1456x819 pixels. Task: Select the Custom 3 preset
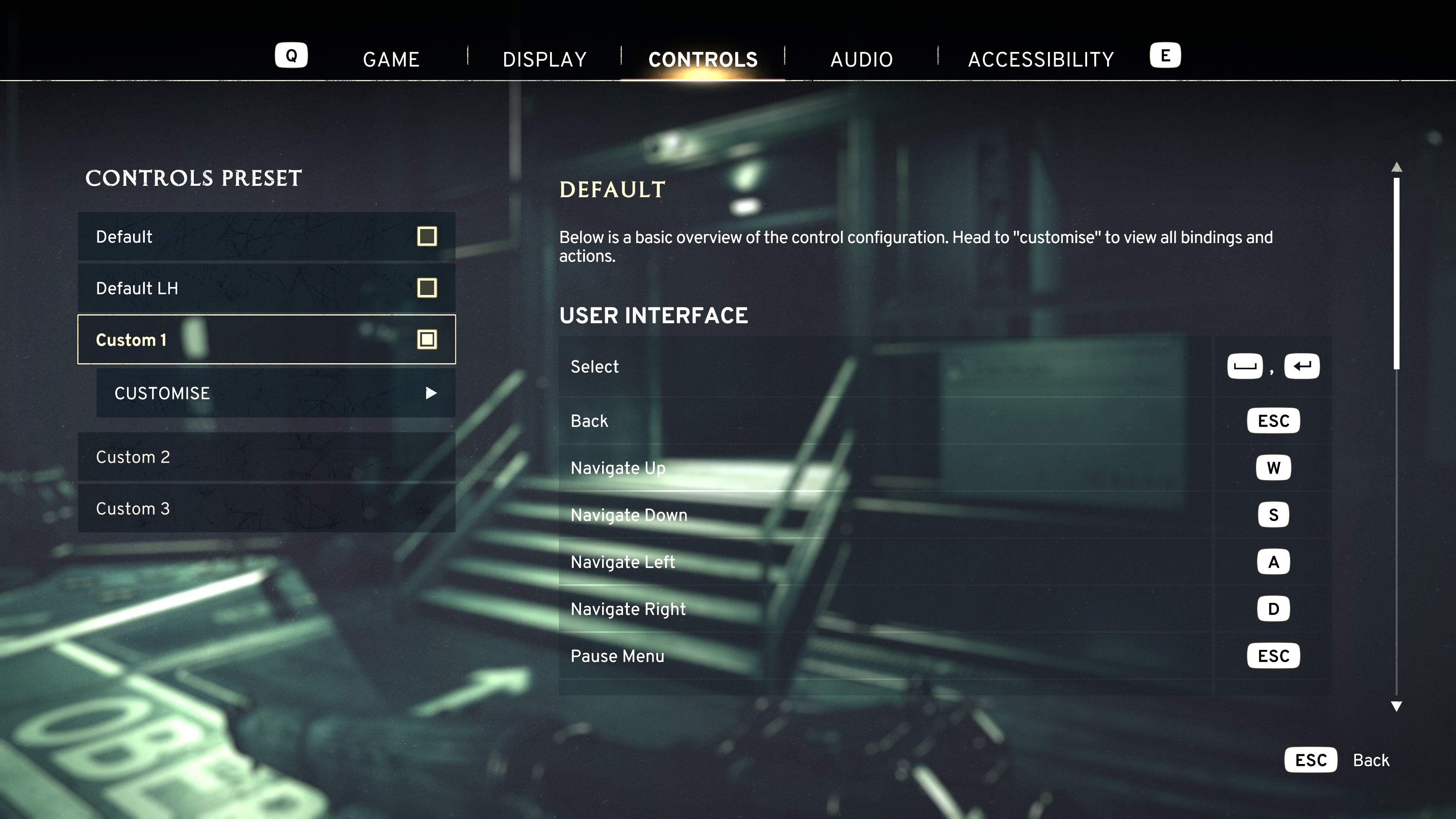[266, 509]
